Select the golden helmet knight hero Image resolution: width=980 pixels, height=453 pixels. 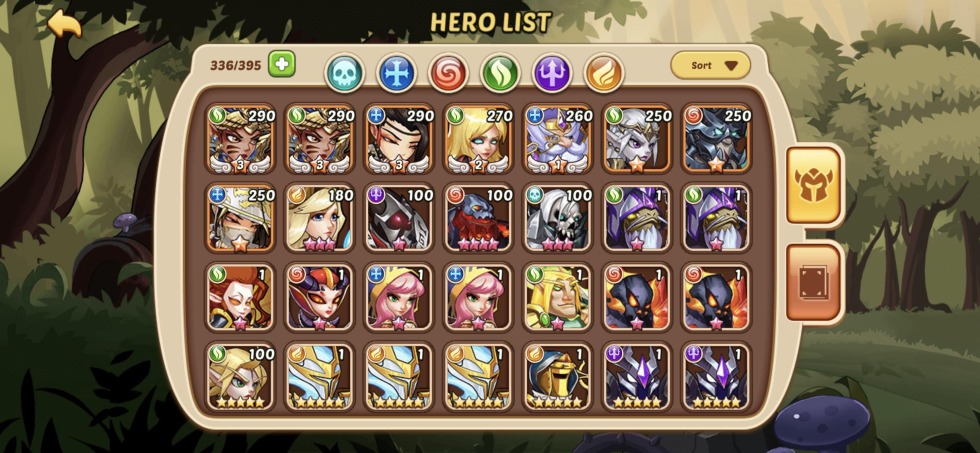click(x=558, y=377)
